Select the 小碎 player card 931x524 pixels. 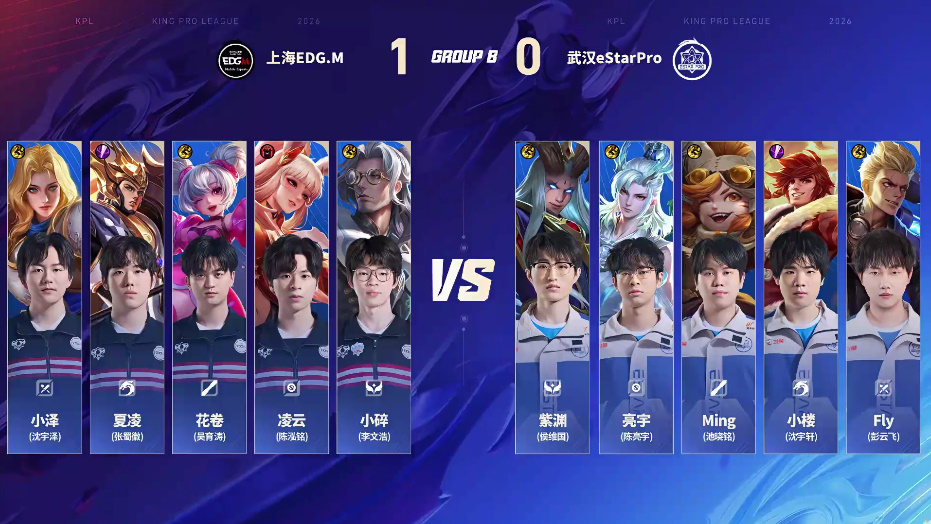tap(373, 297)
